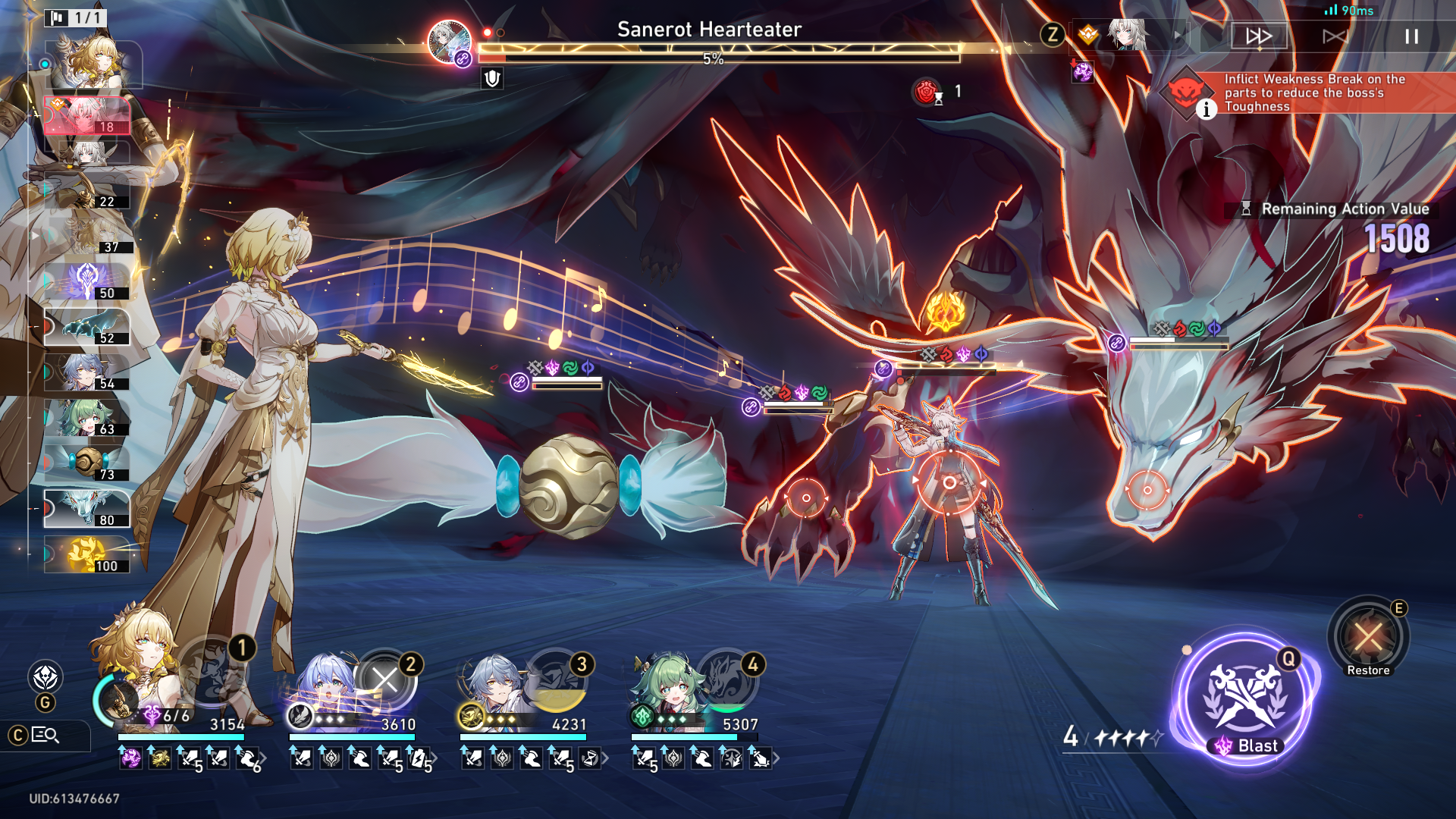Select the white wolf boss turn-order entry
Screen dimensions: 1456x819
(87, 507)
